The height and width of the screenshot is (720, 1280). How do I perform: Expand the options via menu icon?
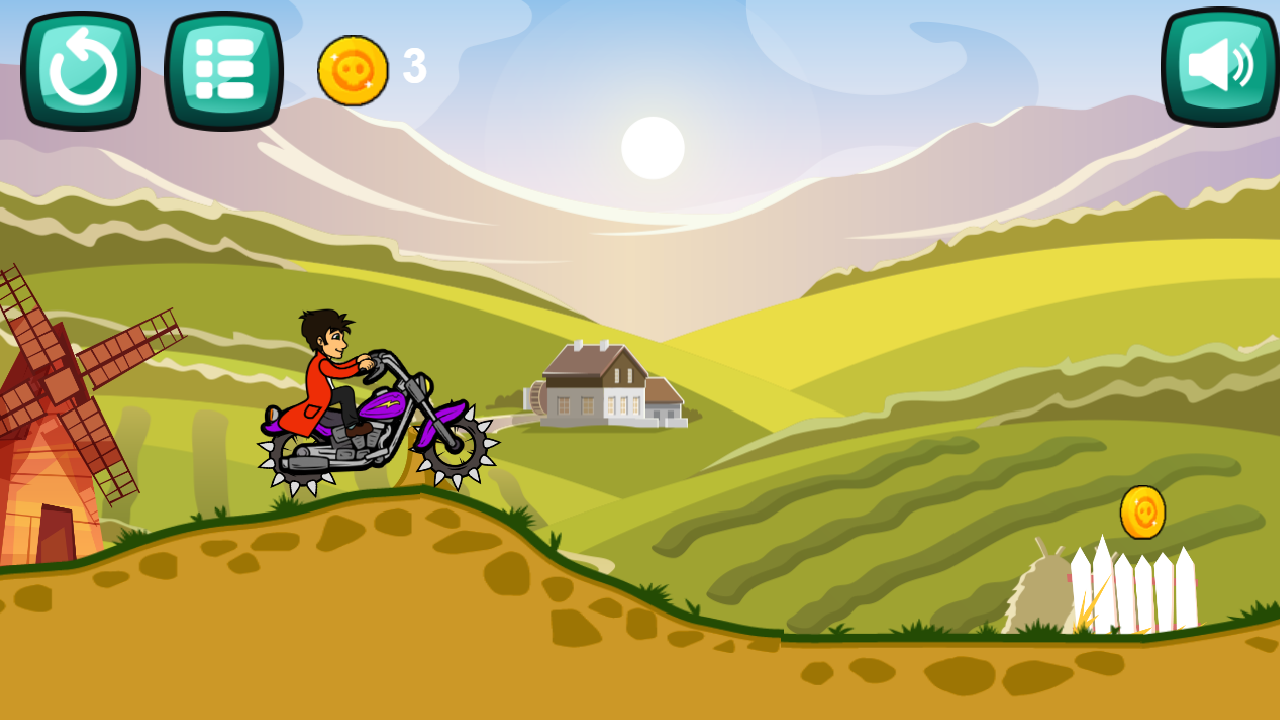coord(222,67)
